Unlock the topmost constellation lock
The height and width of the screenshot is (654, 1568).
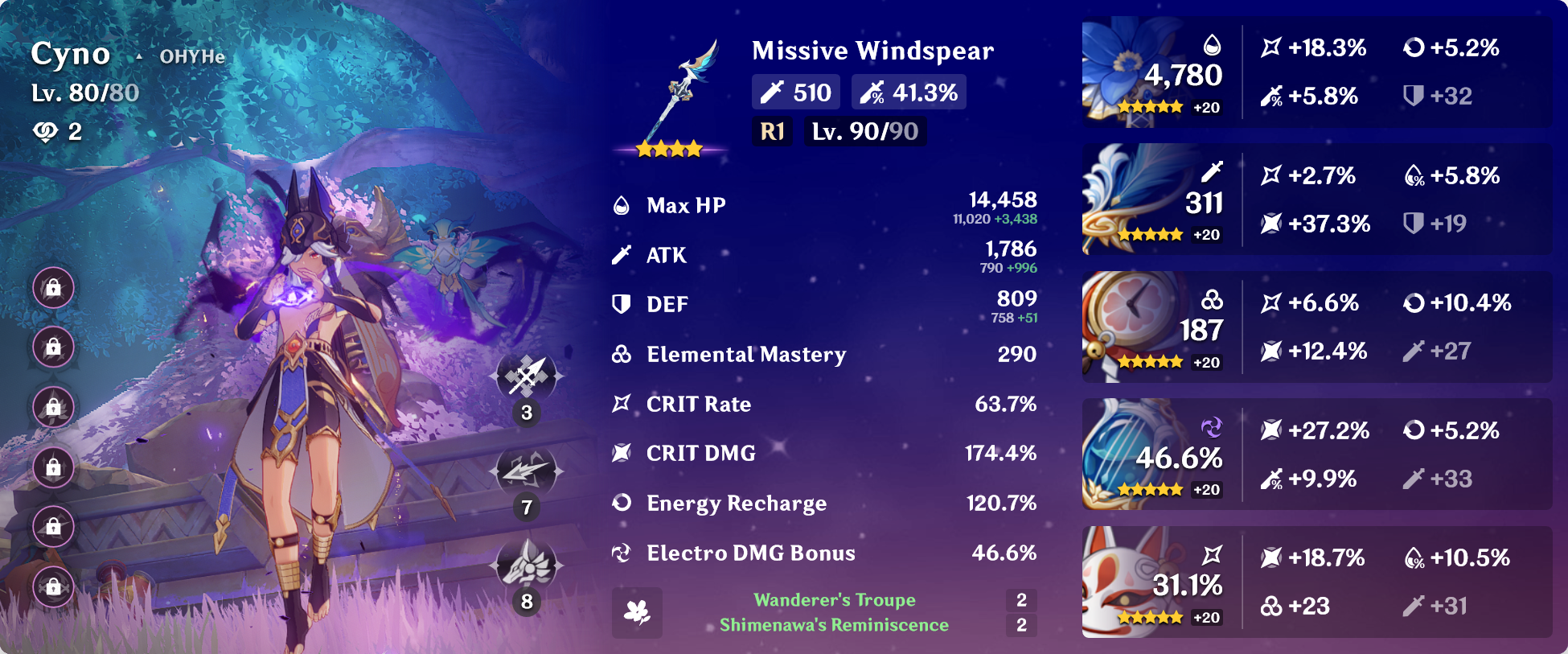[x=53, y=287]
